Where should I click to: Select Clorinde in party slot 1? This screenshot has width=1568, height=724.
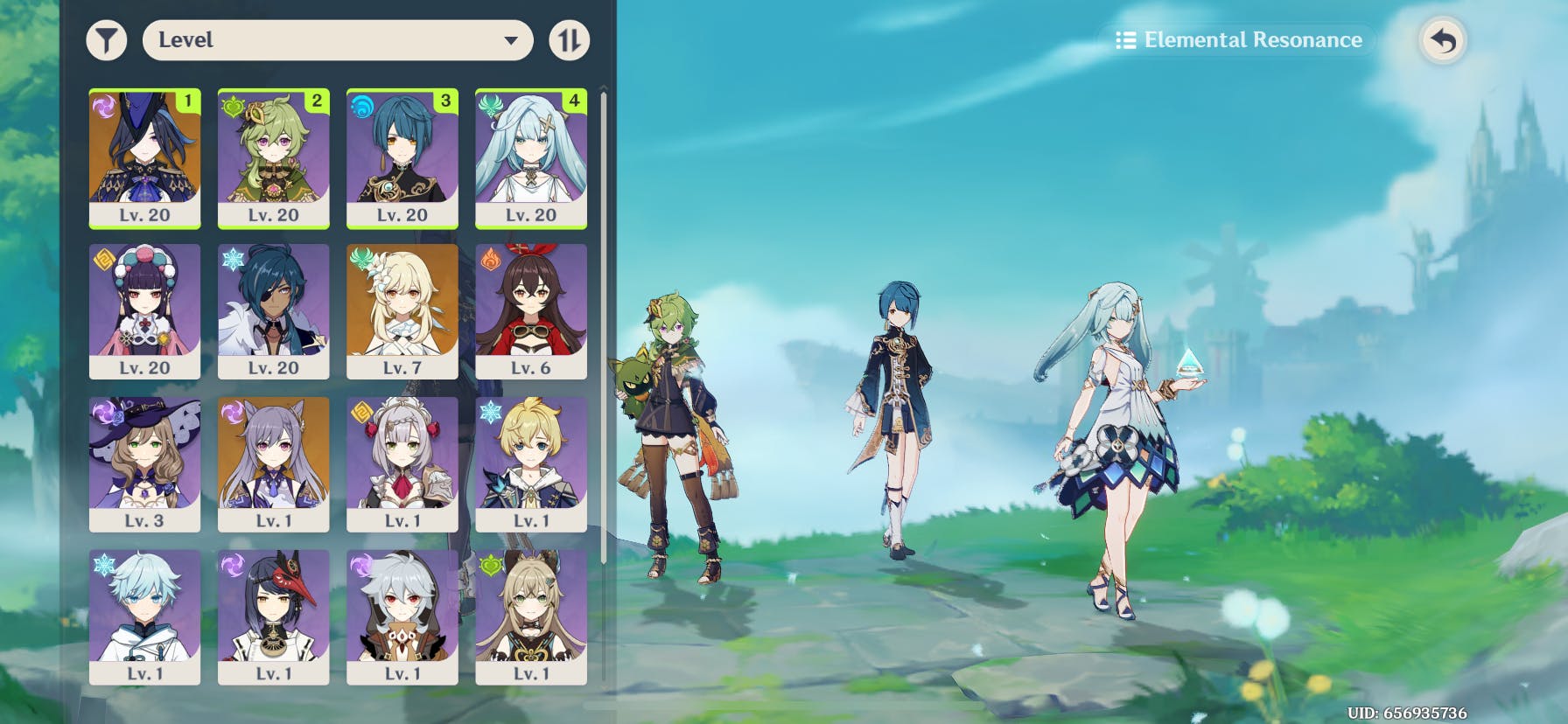click(x=145, y=157)
